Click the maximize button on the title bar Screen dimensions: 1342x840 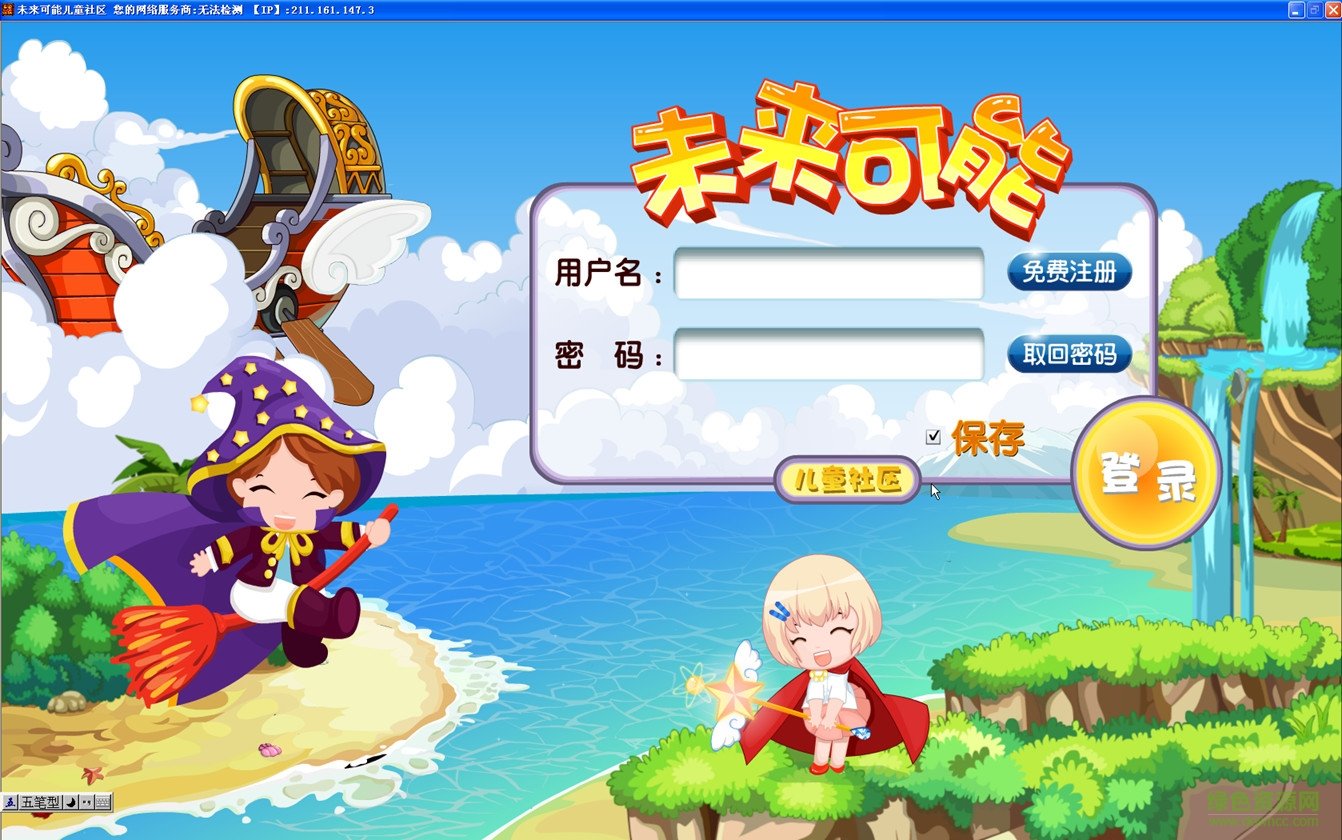point(1315,10)
